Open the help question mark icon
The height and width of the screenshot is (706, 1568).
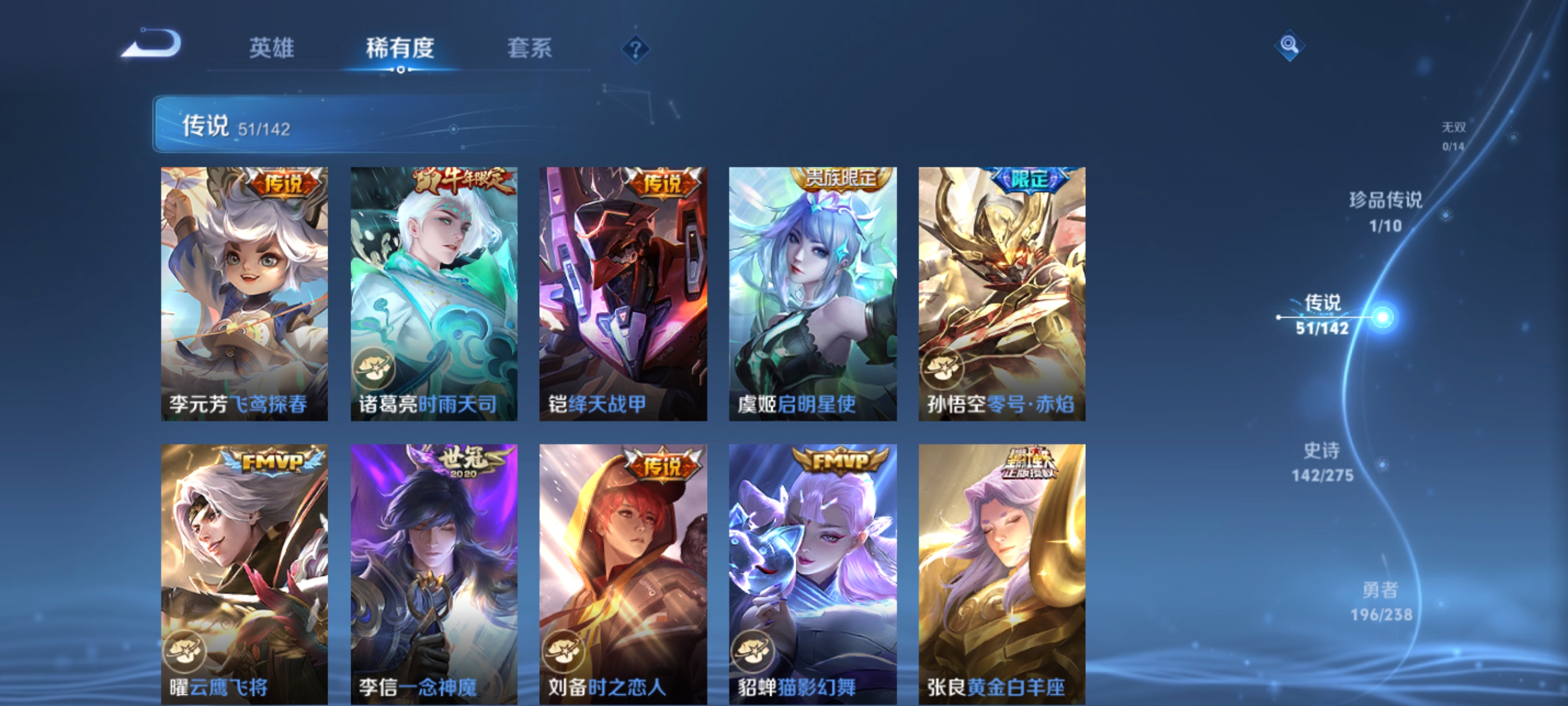point(635,50)
